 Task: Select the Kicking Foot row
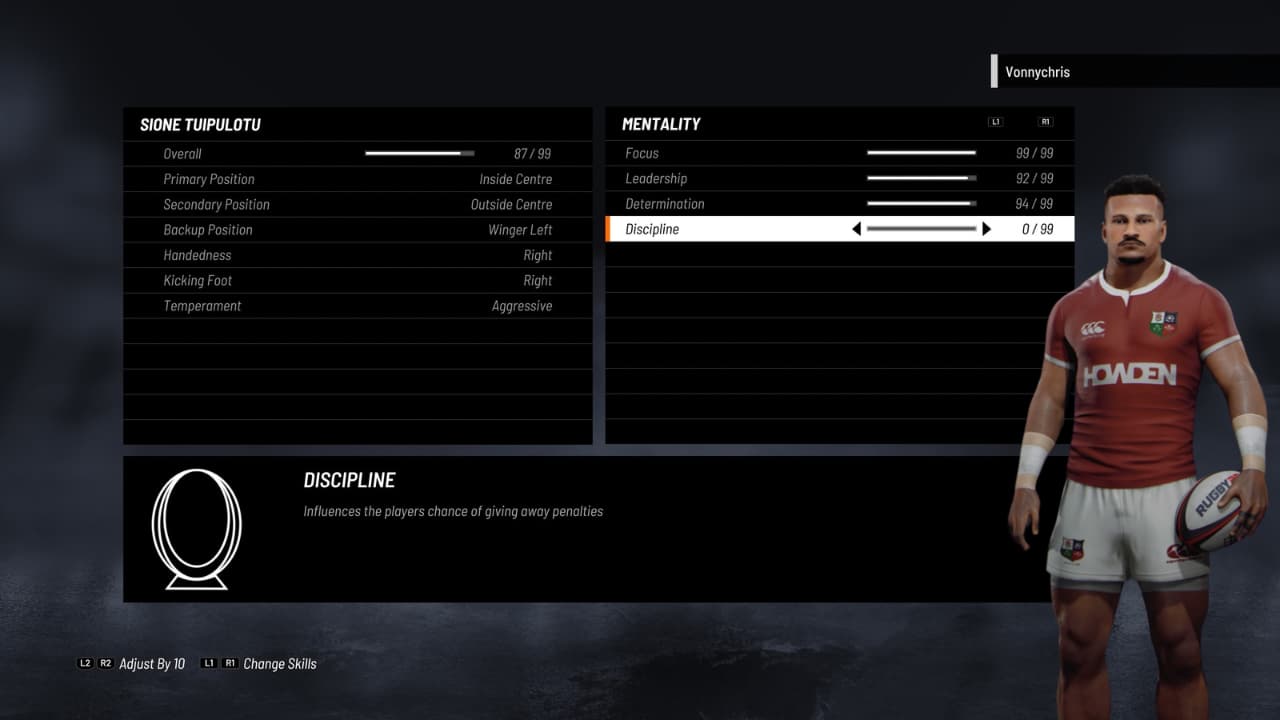357,281
